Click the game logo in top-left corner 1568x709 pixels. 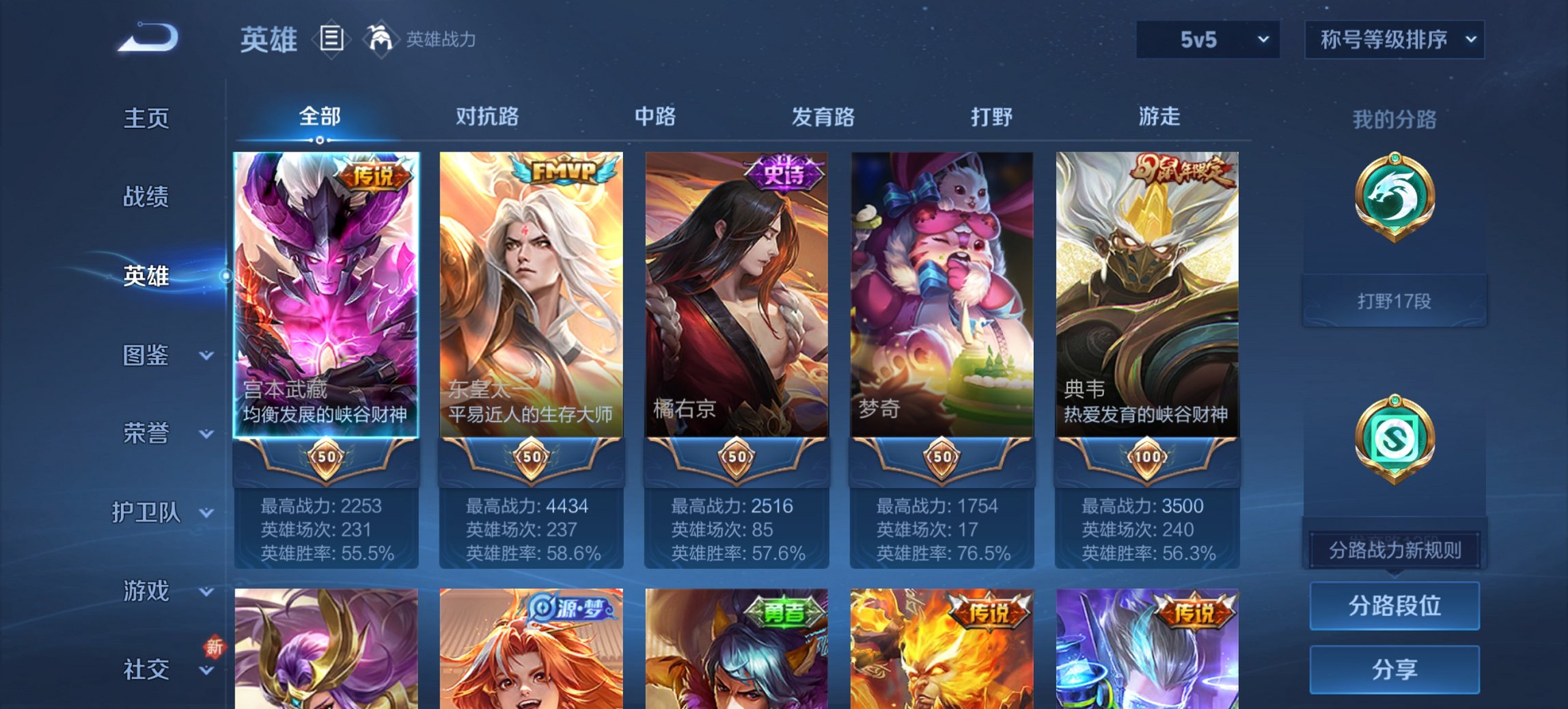[x=147, y=38]
